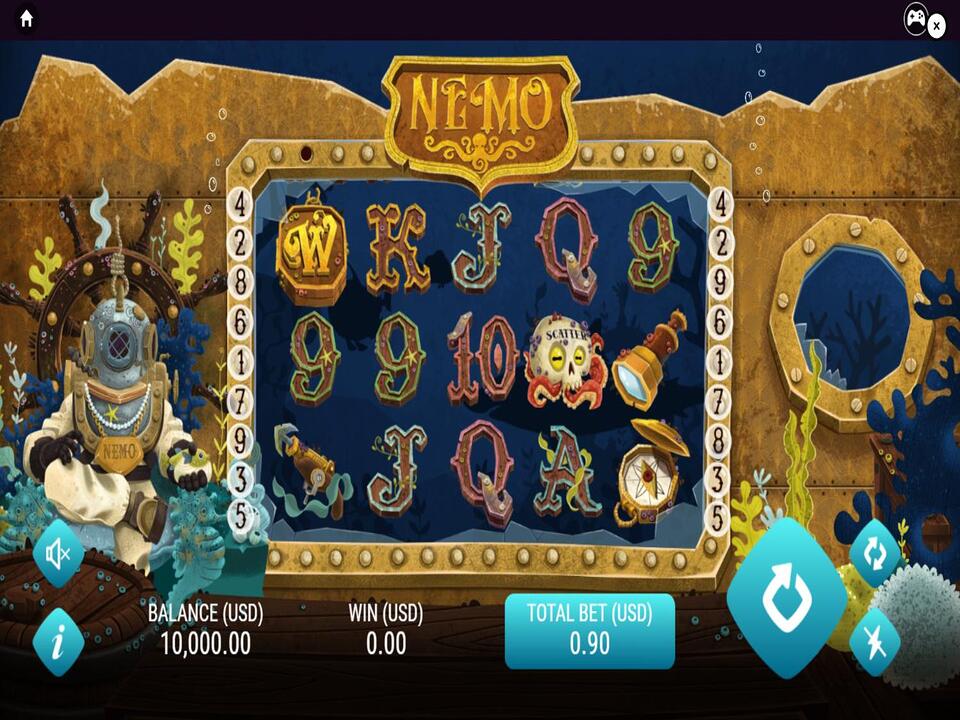Enable autoplay with the circular arrows button
960x720 pixels.
875,553
